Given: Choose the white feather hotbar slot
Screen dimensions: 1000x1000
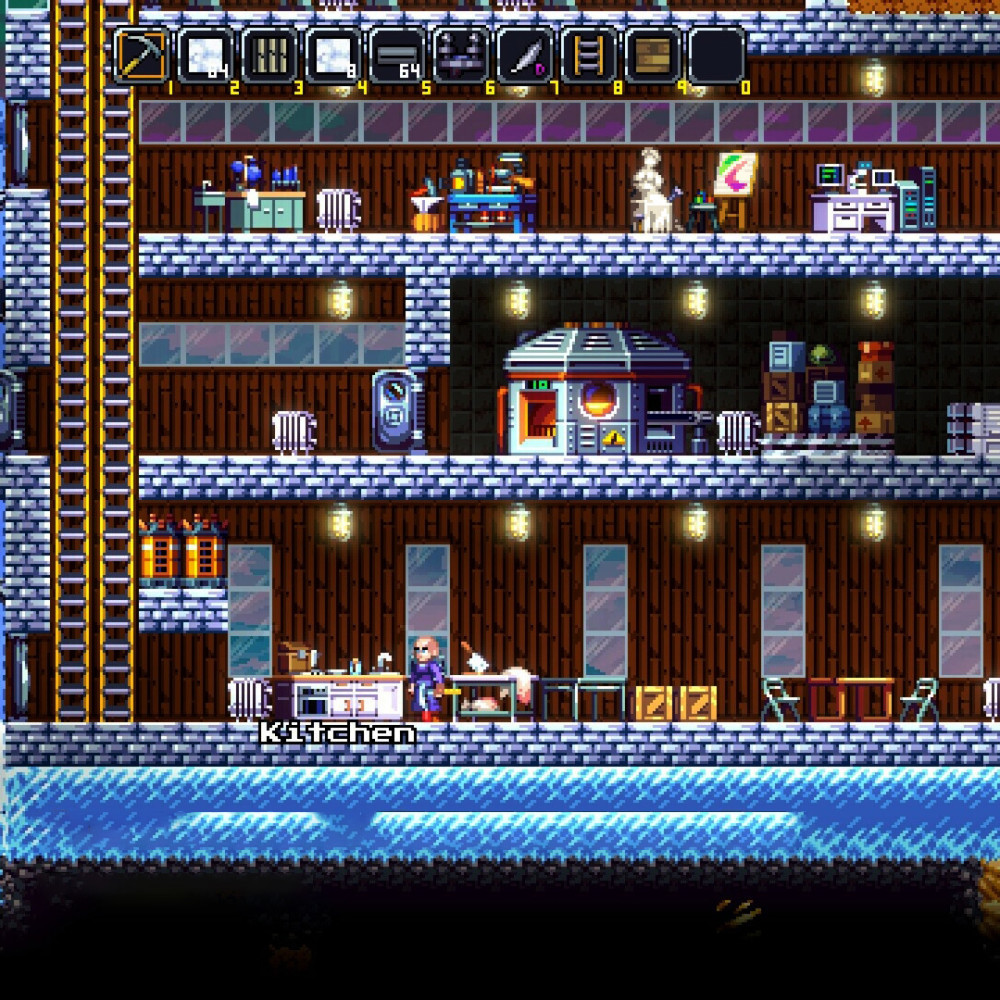Looking at the screenshot, I should [x=525, y=55].
